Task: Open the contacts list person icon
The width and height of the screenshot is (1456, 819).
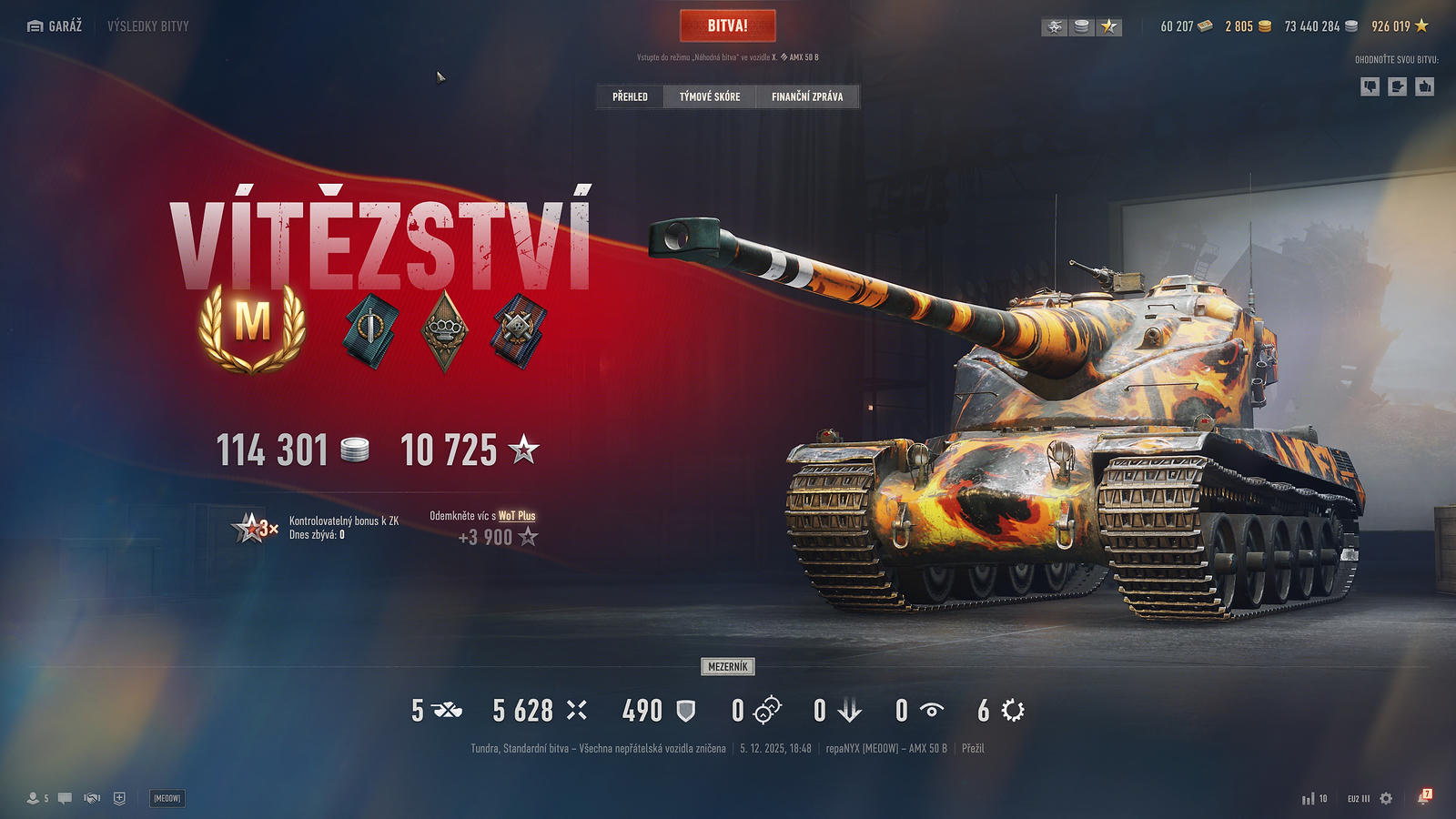Action: point(34,798)
